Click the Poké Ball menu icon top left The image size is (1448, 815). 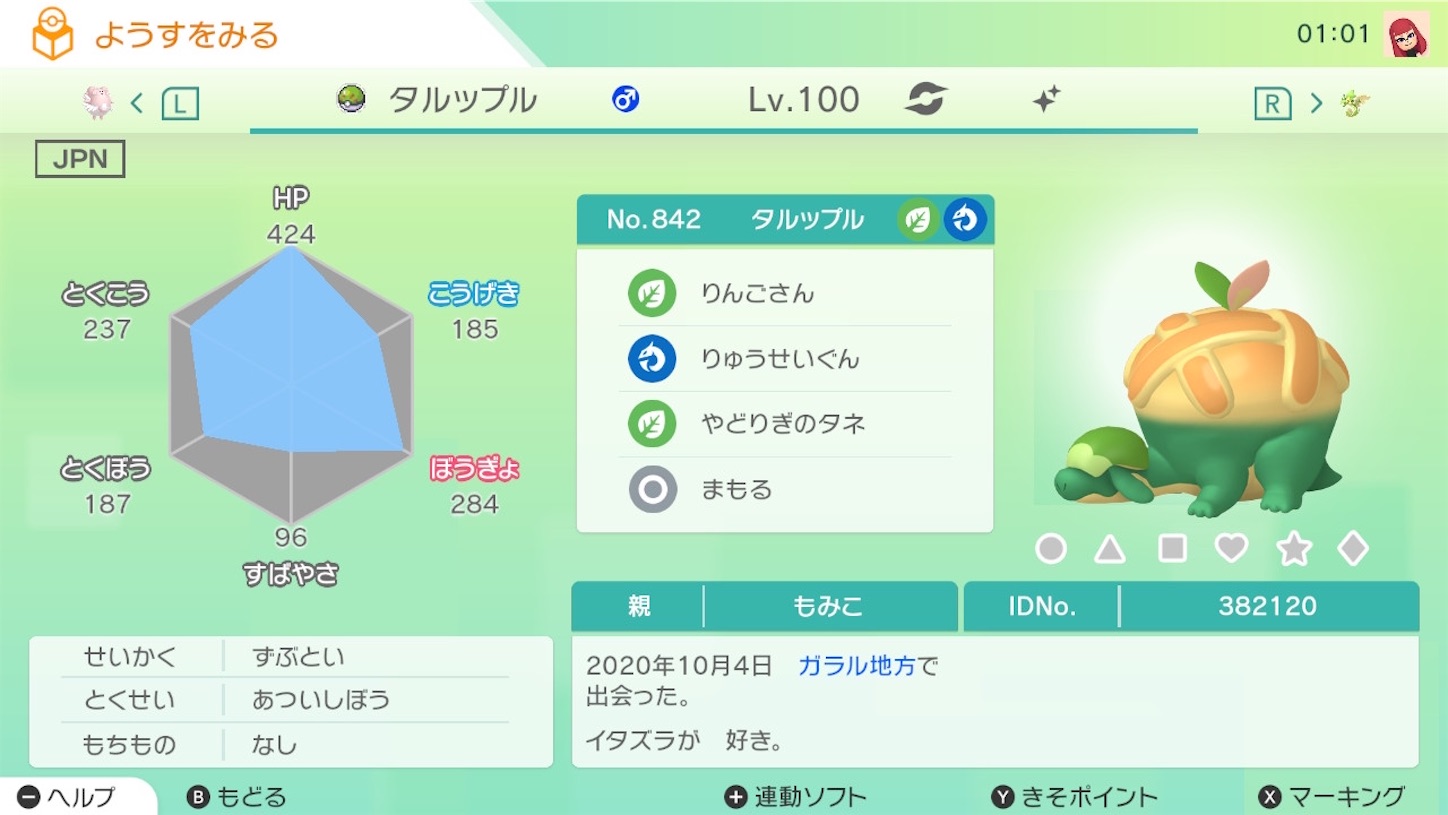(x=48, y=32)
